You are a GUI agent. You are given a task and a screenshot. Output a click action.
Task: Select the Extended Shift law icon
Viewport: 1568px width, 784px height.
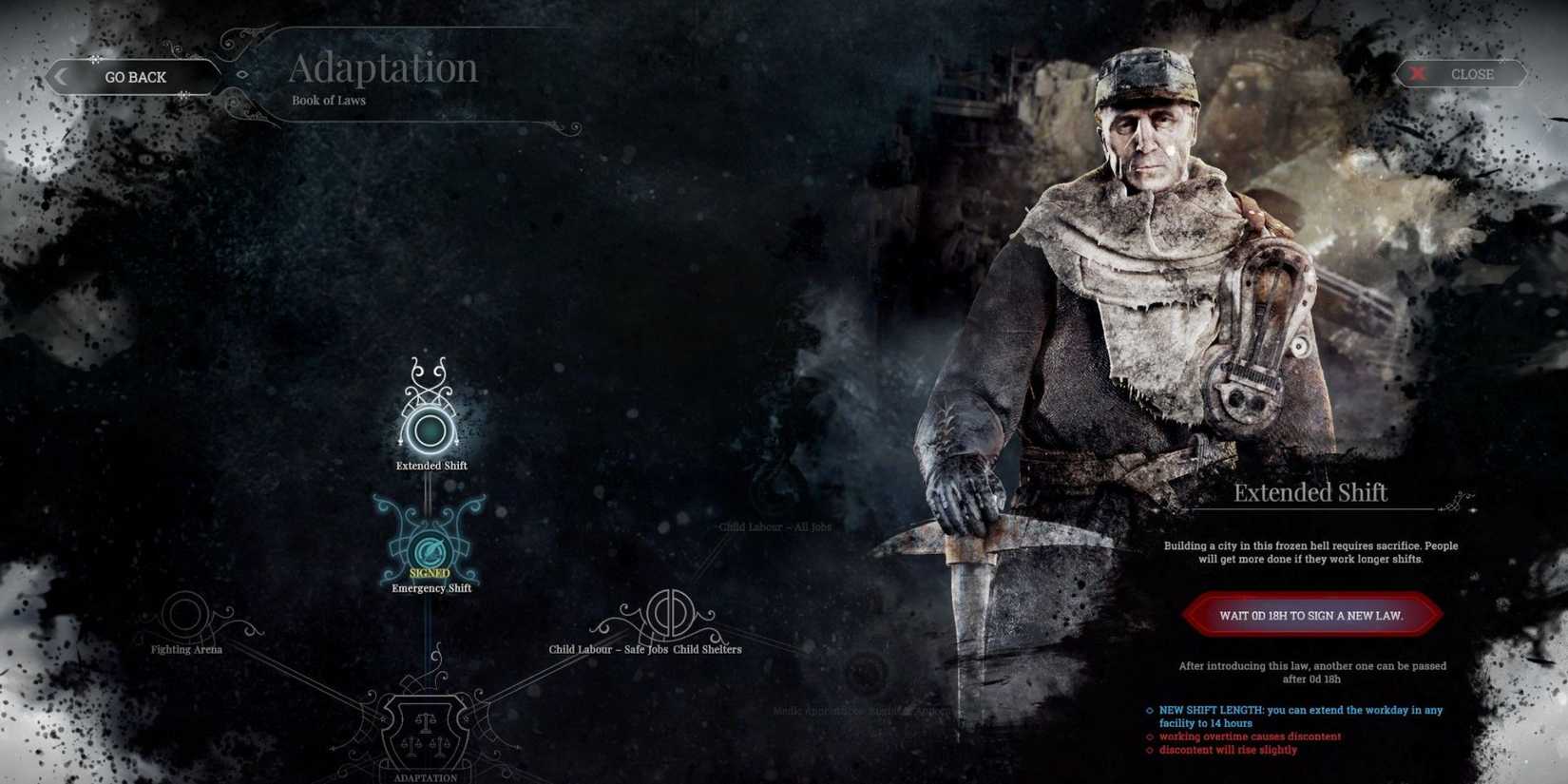pos(431,430)
